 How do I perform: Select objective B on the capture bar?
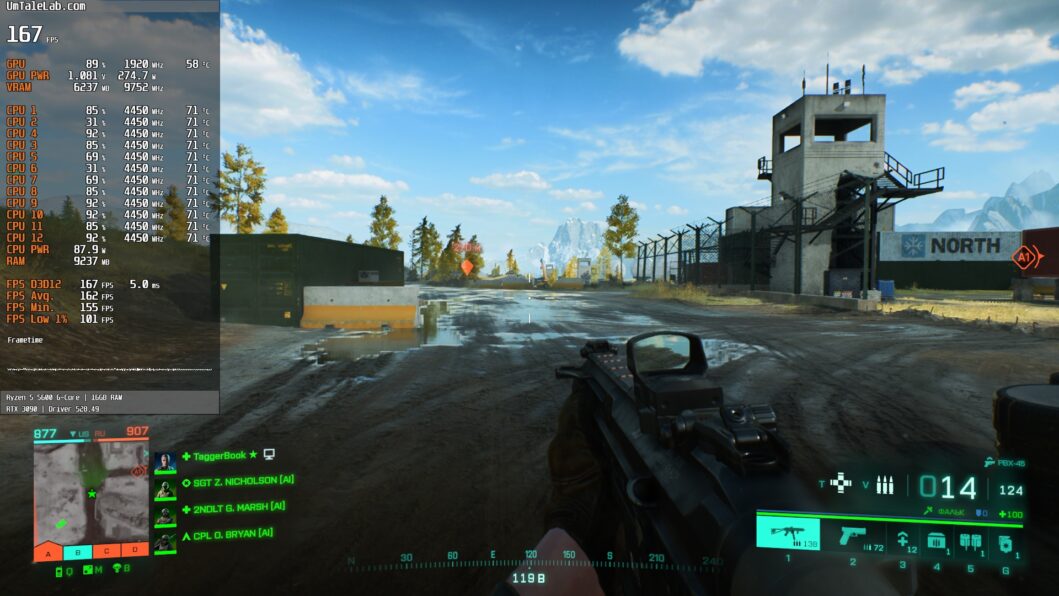click(77, 551)
